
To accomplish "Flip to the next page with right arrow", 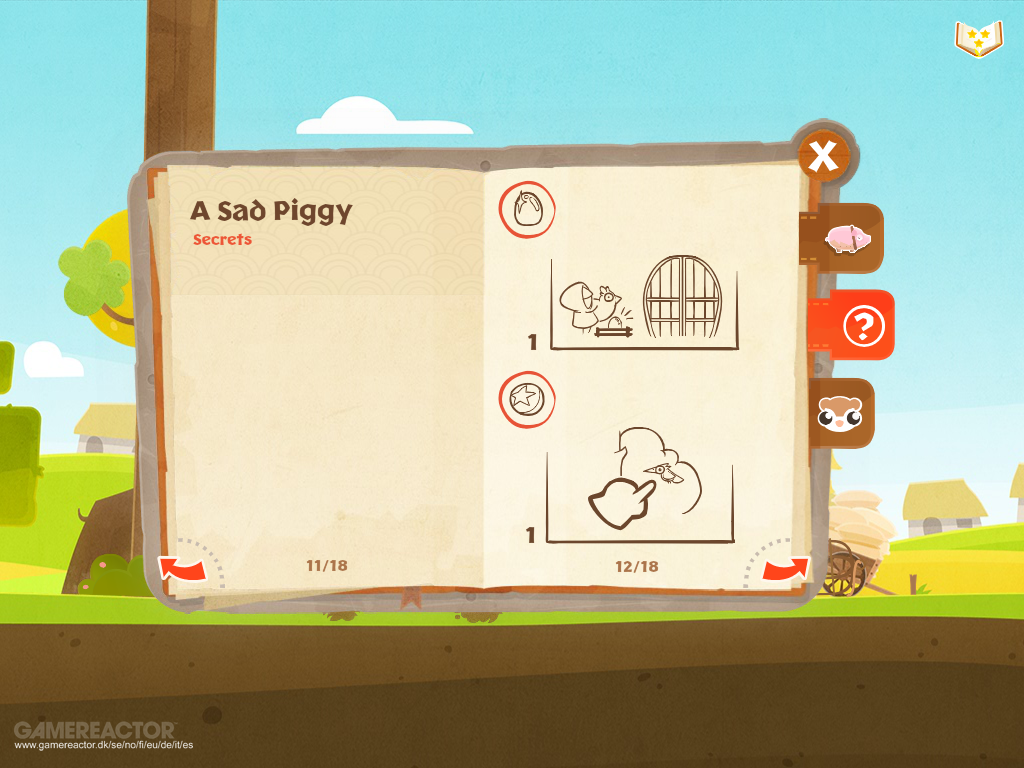I will click(x=785, y=569).
